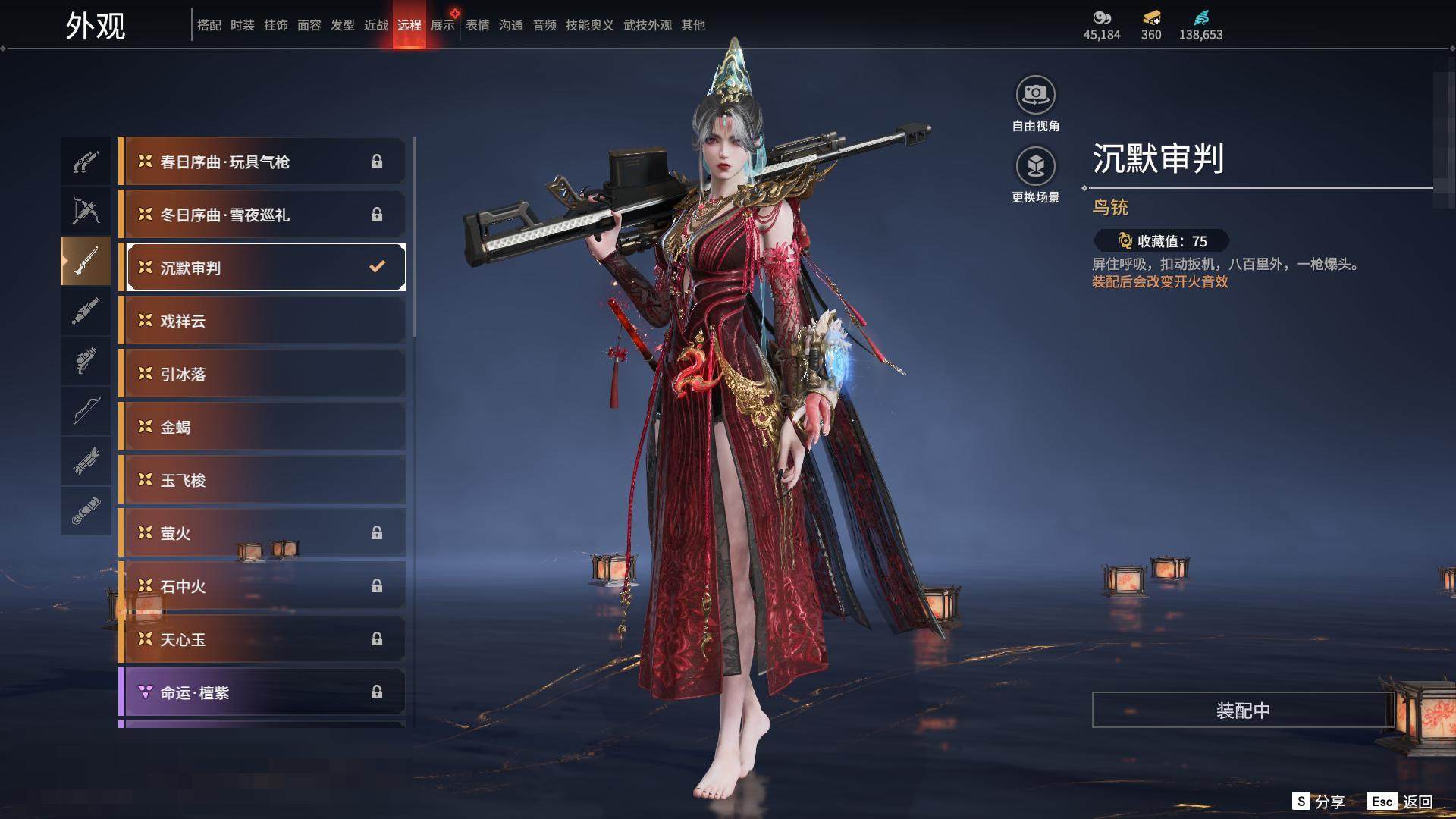Image resolution: width=1456 pixels, height=819 pixels.
Task: Click the 更换场景 scene change icon
Action: coord(1035,167)
